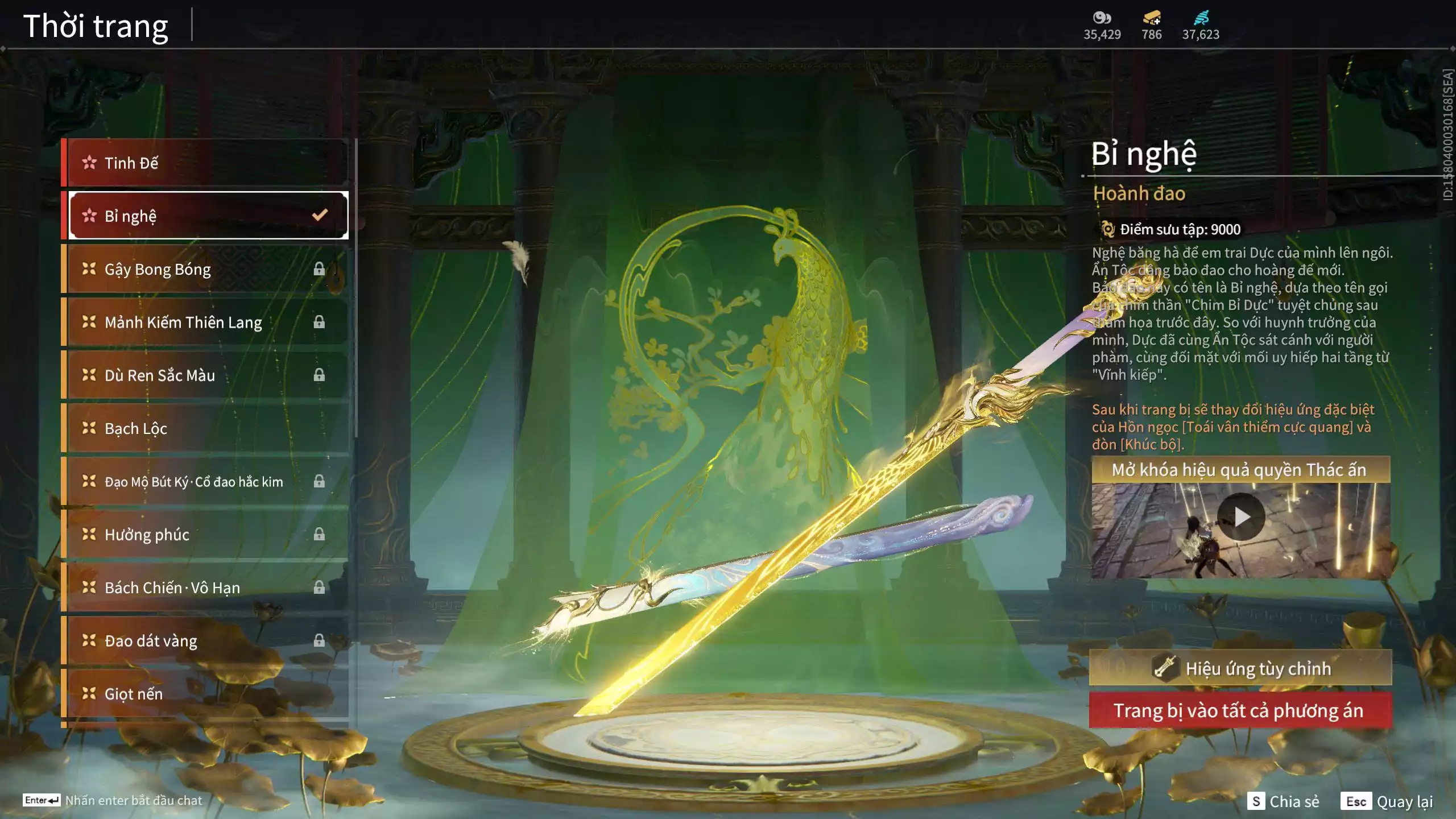Select Bách Chiến · Vô Hạn skin
1456x819 pixels.
pos(206,588)
